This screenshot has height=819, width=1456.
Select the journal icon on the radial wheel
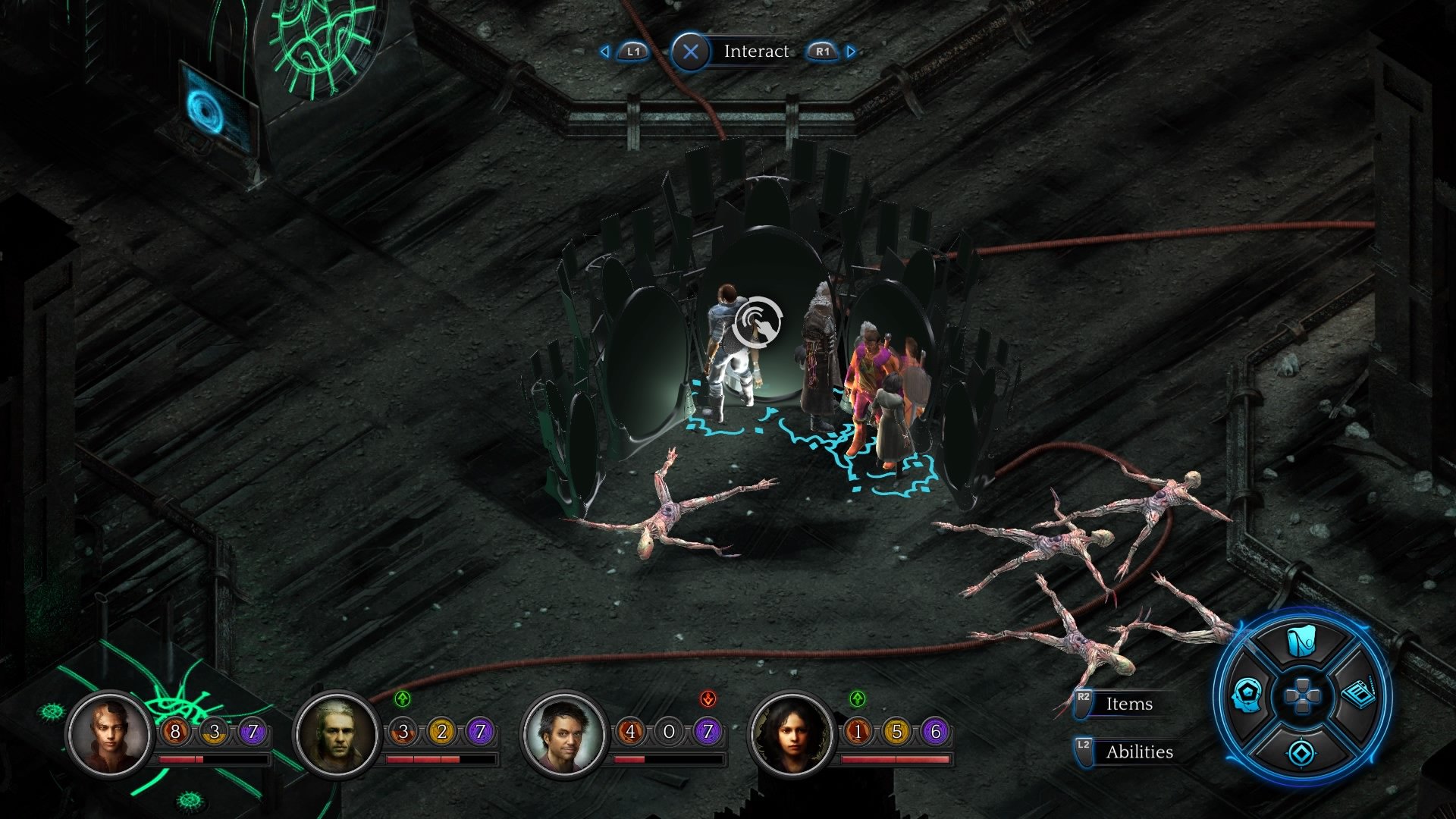pyautogui.click(x=1358, y=695)
